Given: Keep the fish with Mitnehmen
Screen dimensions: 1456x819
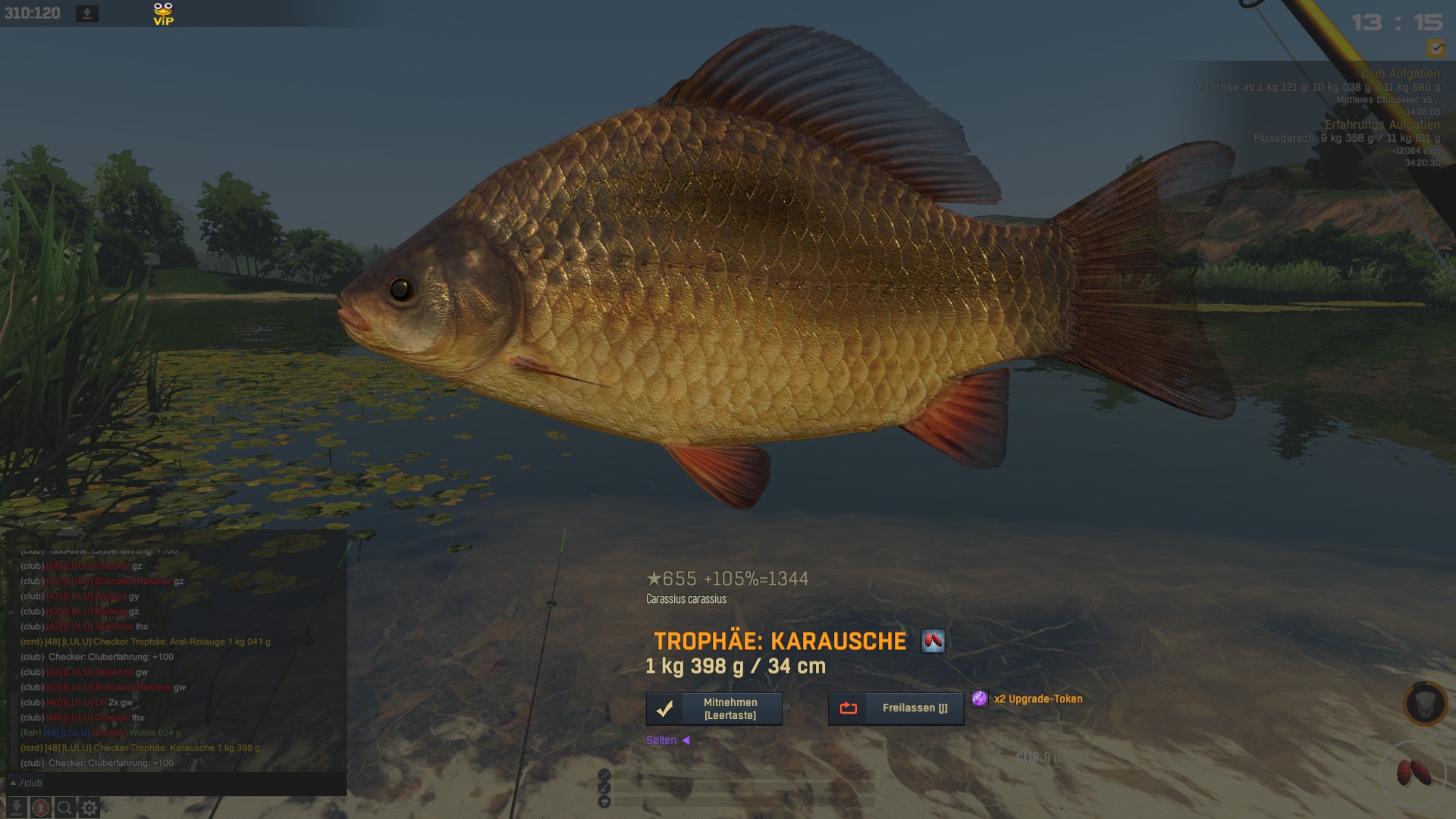Looking at the screenshot, I should coord(714,709).
